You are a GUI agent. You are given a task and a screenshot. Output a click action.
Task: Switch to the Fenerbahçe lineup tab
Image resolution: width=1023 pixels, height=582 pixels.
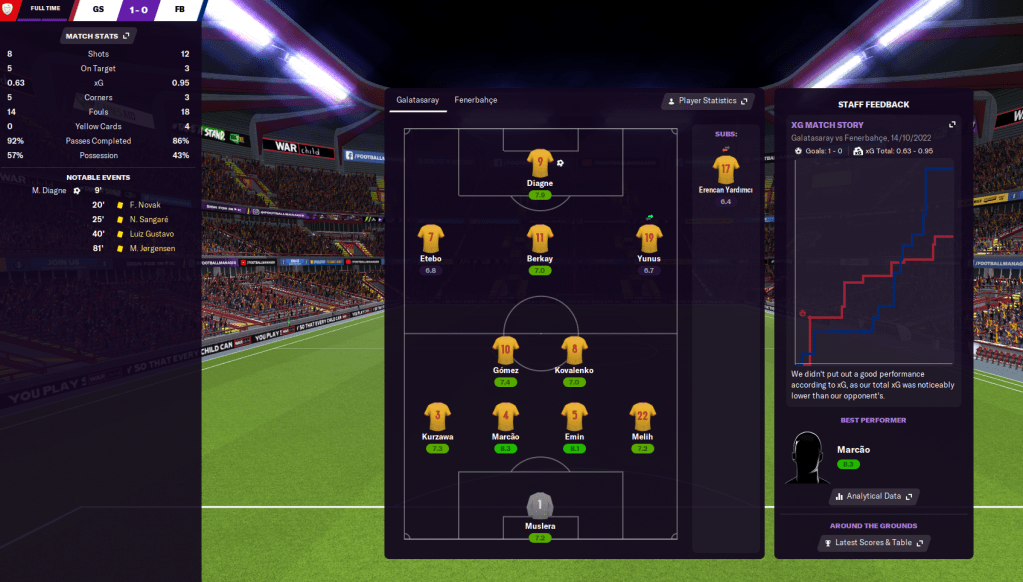coord(475,100)
